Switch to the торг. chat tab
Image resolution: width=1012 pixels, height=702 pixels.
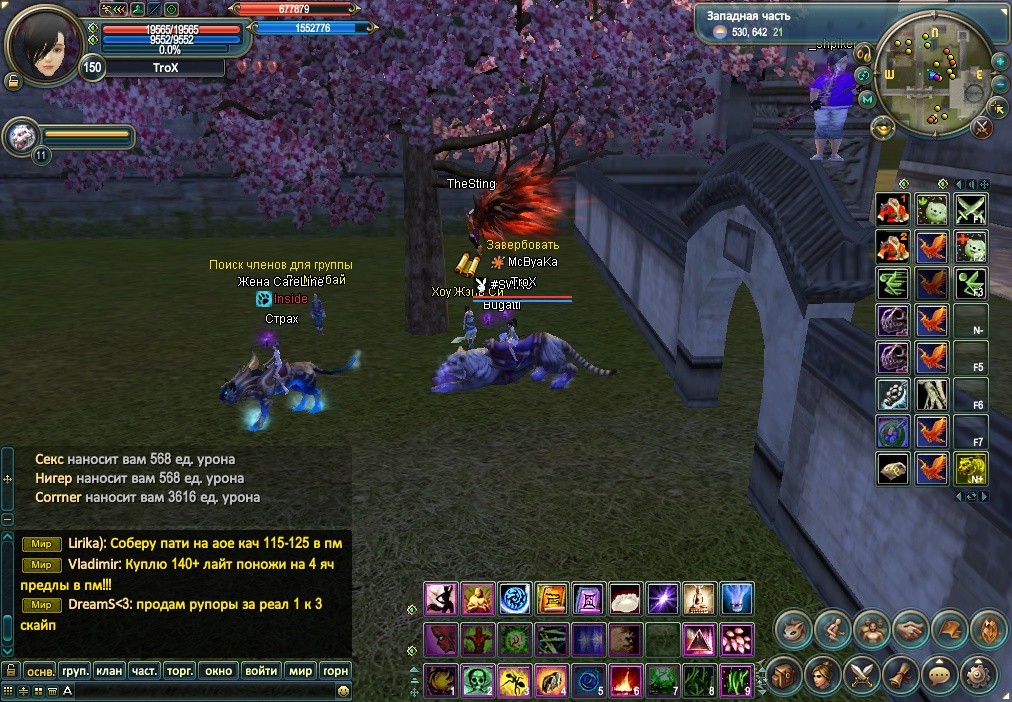click(180, 671)
